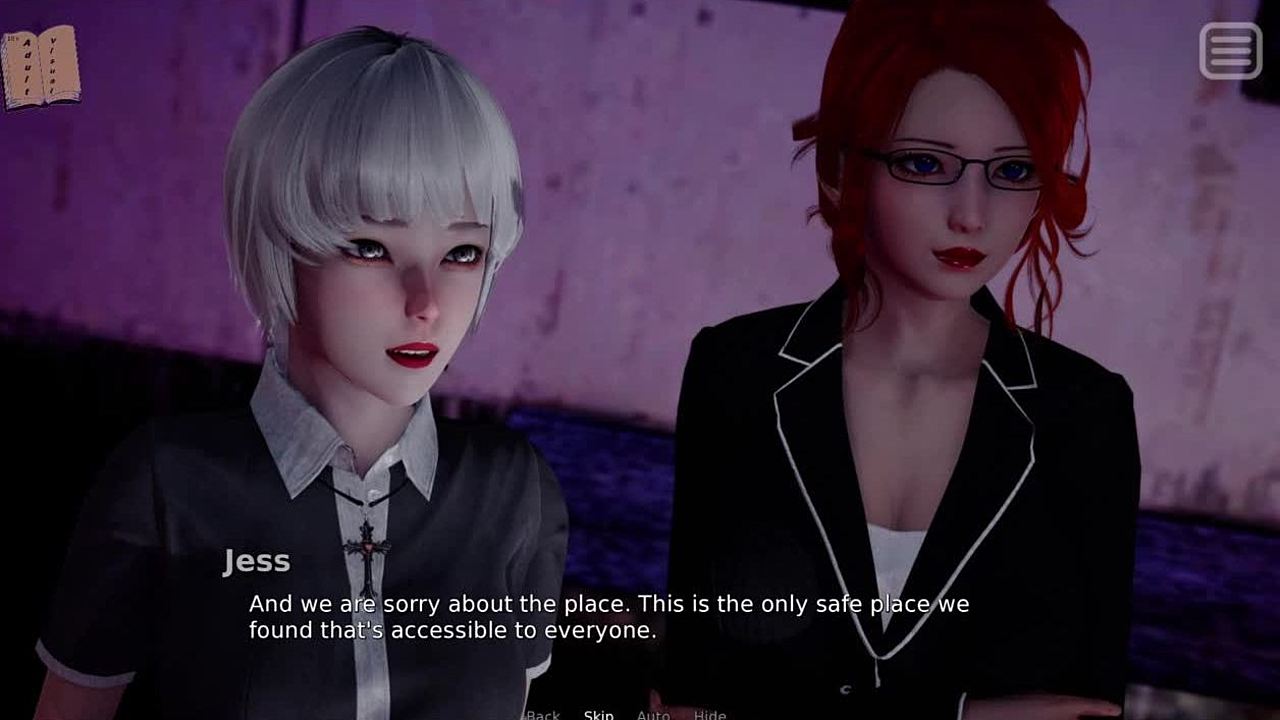Open the hamburger menu icon
1280x720 pixels.
click(x=1230, y=50)
